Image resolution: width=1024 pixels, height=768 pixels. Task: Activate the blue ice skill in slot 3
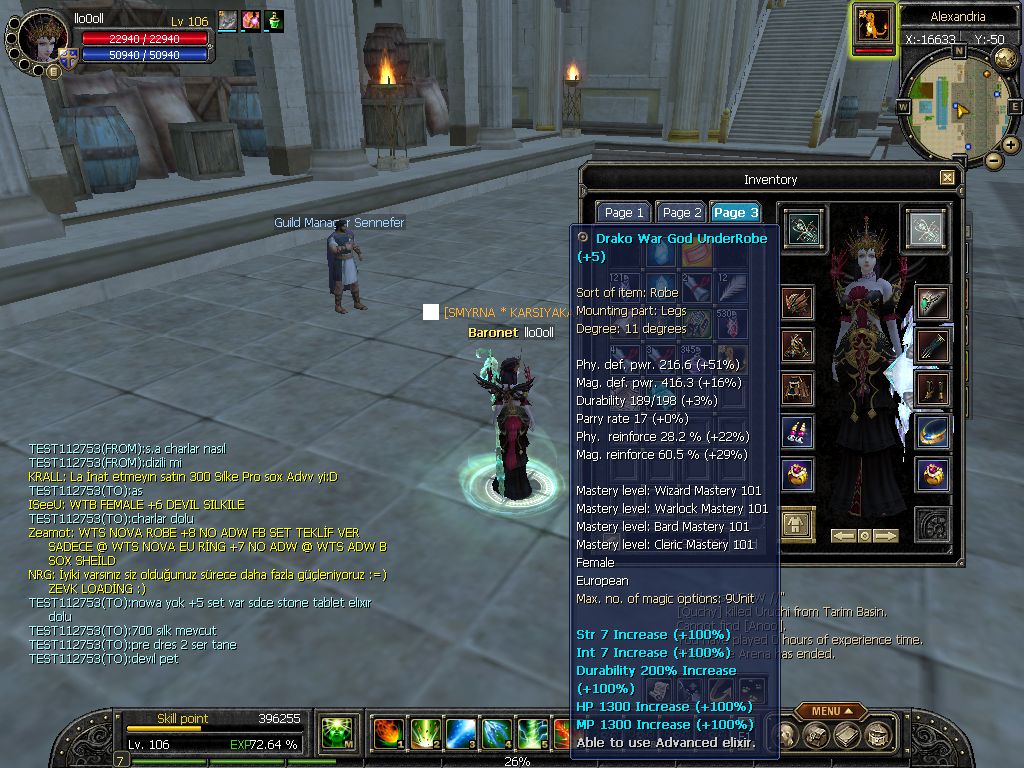[460, 734]
